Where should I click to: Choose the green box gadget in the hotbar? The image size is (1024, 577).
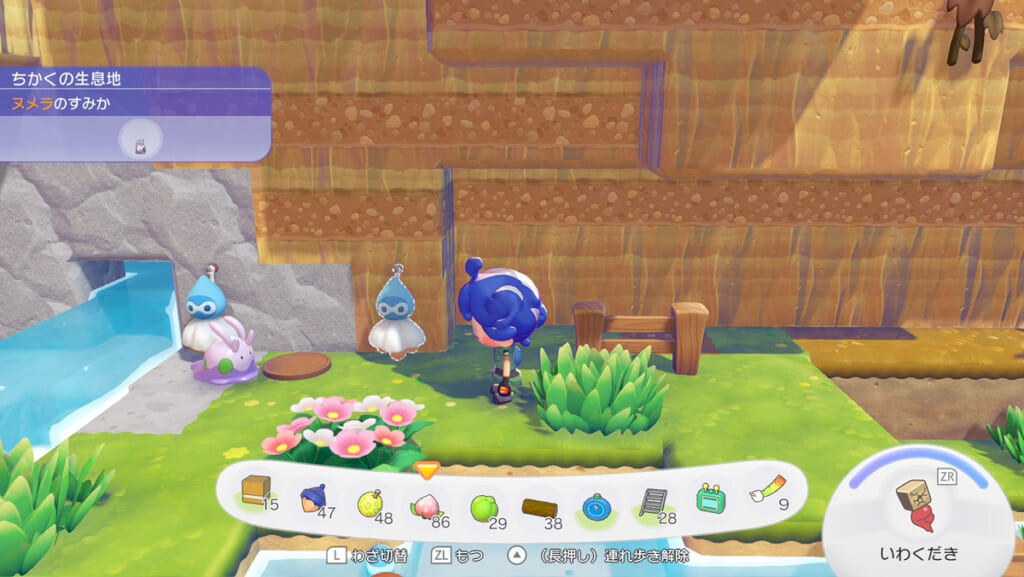pos(710,497)
